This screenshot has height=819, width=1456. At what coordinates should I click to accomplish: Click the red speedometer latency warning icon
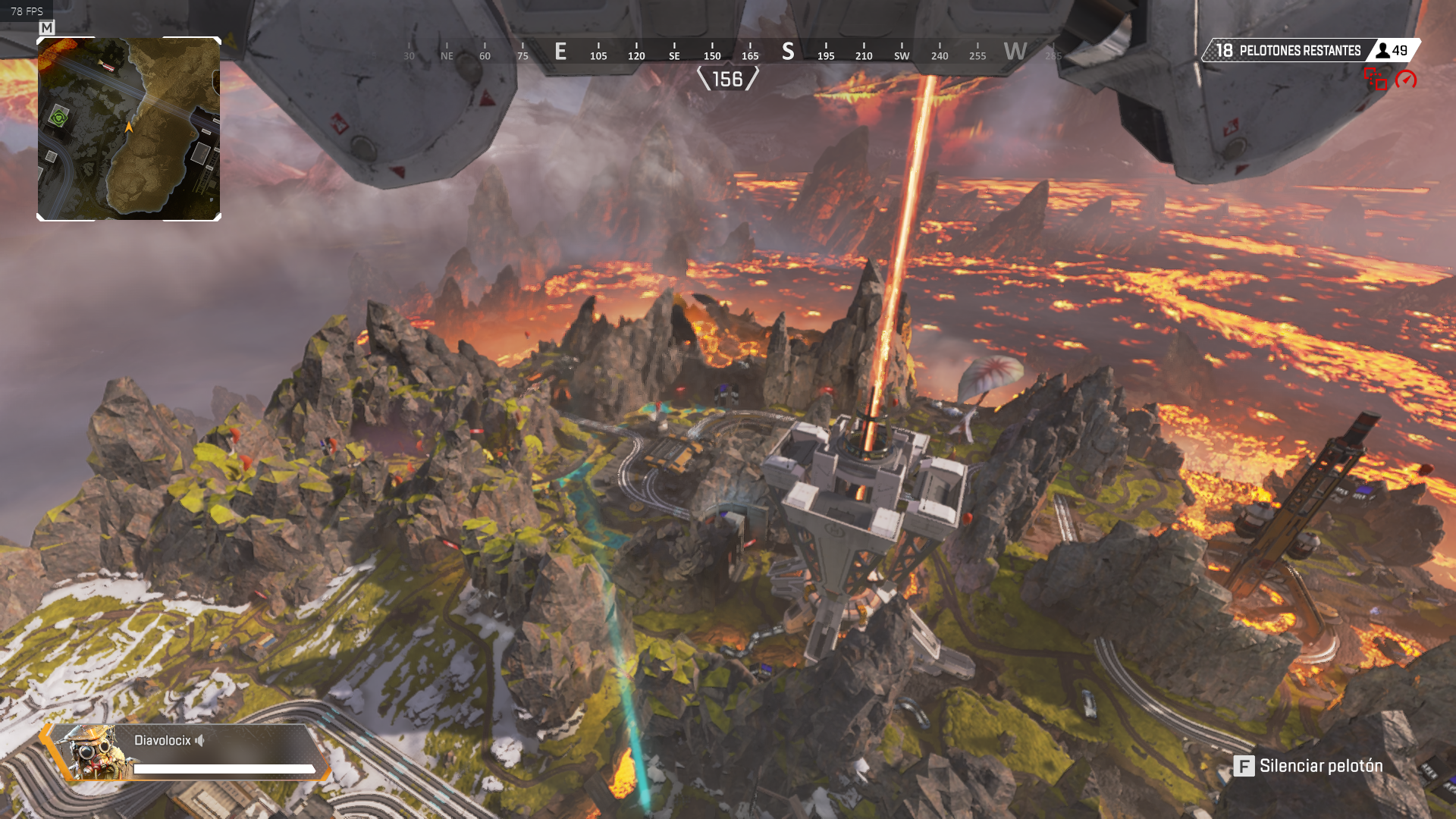(1405, 80)
